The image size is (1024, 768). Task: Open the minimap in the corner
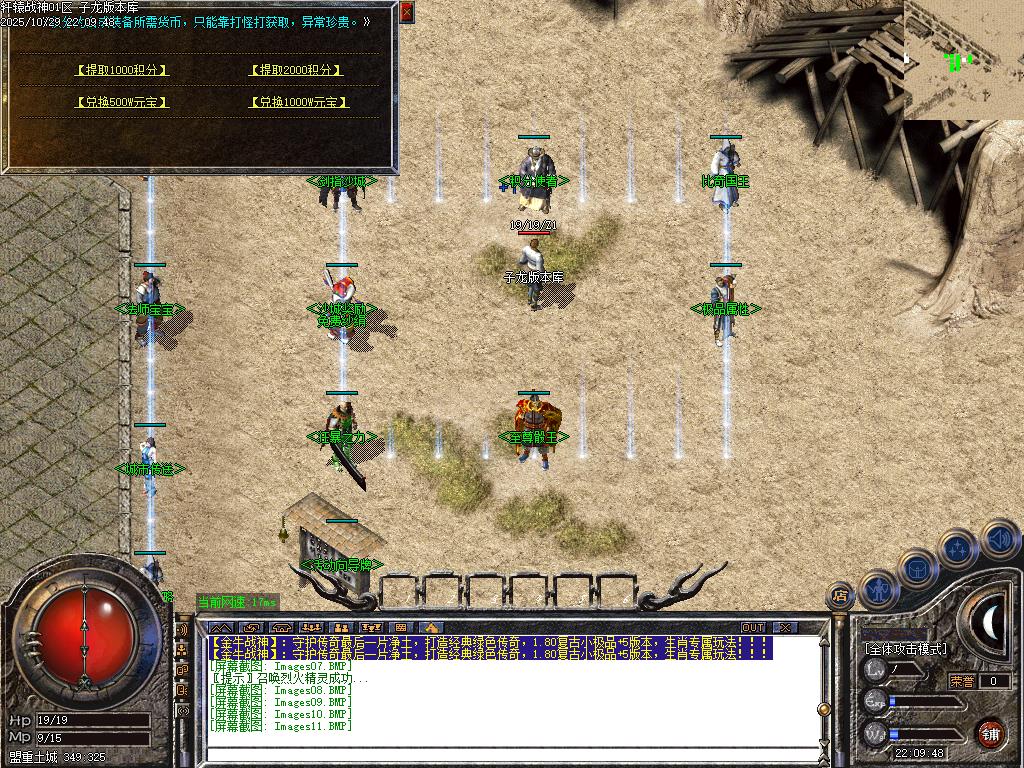point(963,60)
